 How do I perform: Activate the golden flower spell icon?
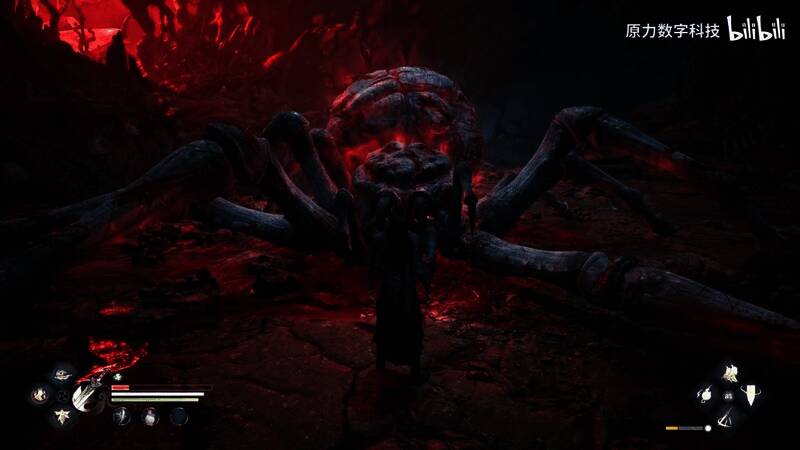729,374
